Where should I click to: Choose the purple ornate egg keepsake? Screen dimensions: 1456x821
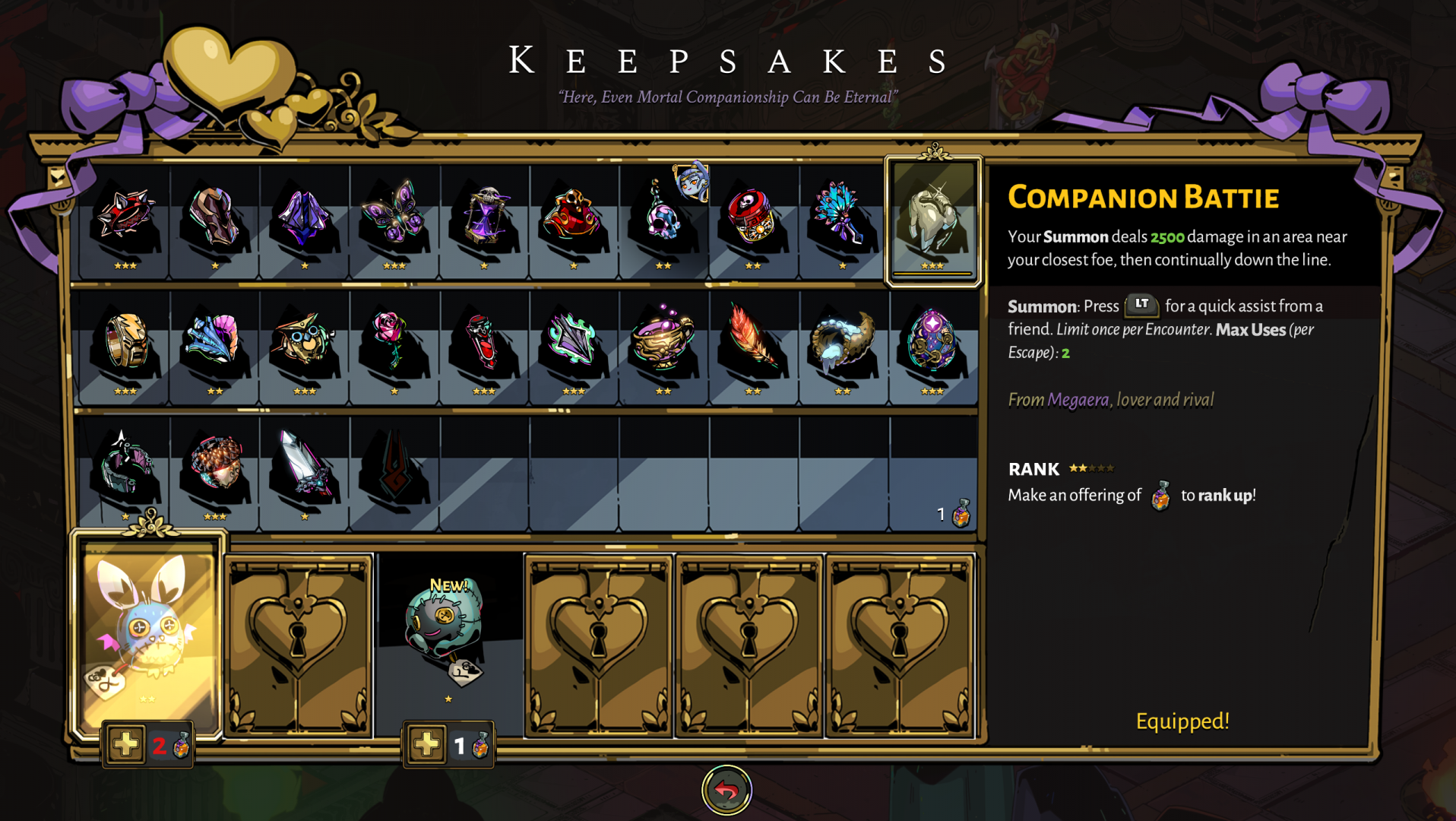coord(932,341)
